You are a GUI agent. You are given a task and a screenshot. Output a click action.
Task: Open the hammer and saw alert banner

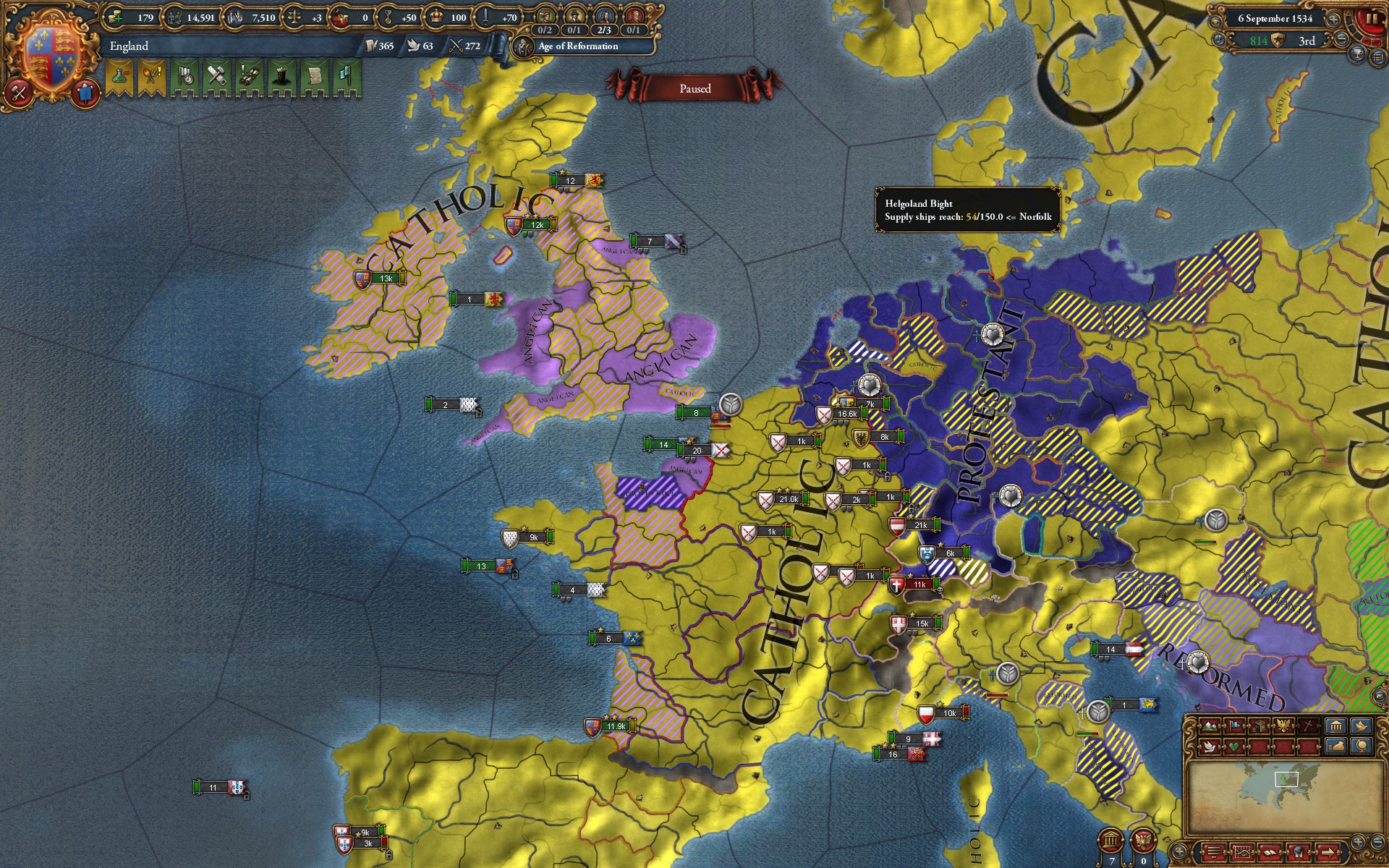click(x=216, y=77)
